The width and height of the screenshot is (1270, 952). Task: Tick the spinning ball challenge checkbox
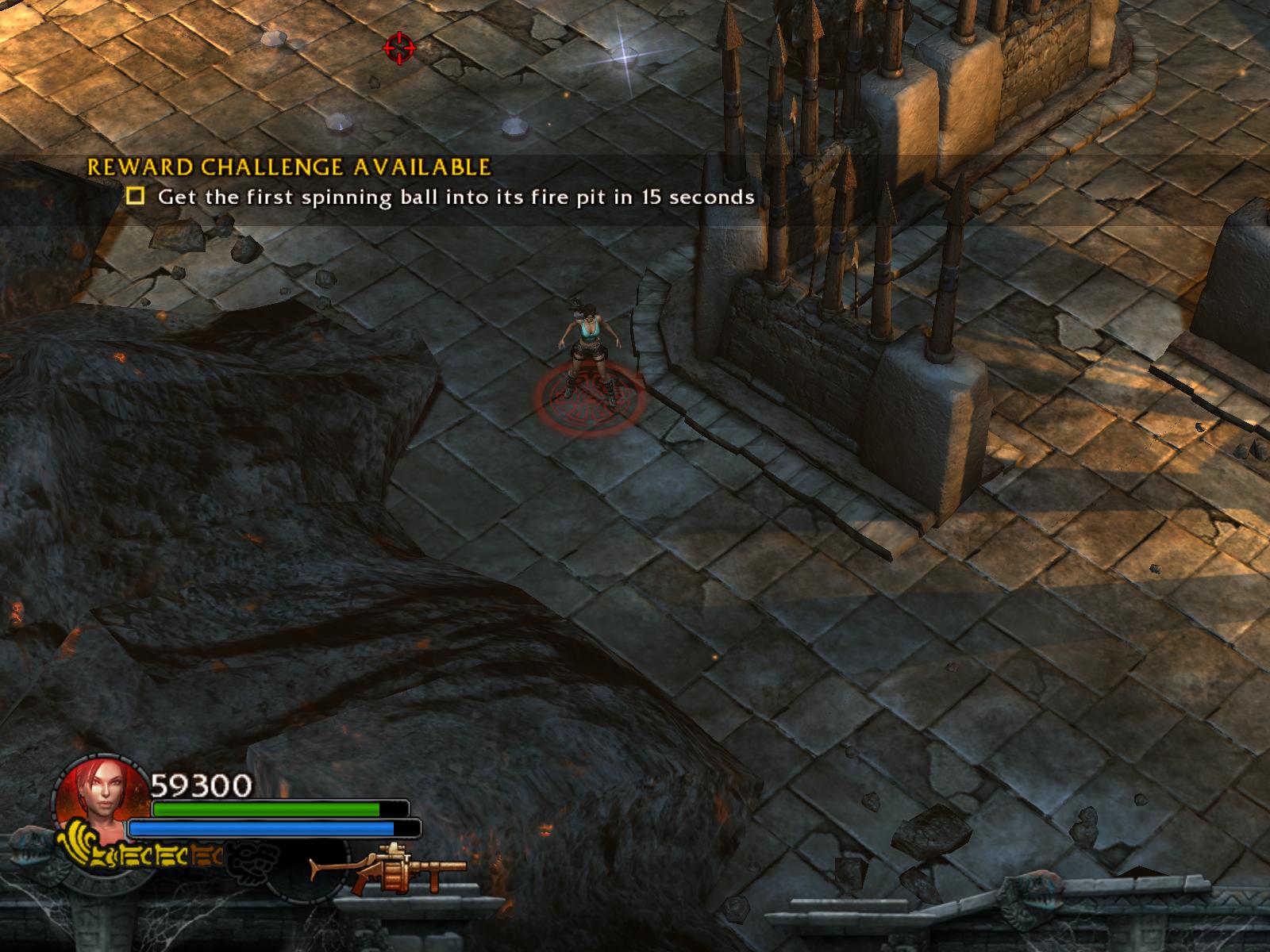[x=136, y=196]
